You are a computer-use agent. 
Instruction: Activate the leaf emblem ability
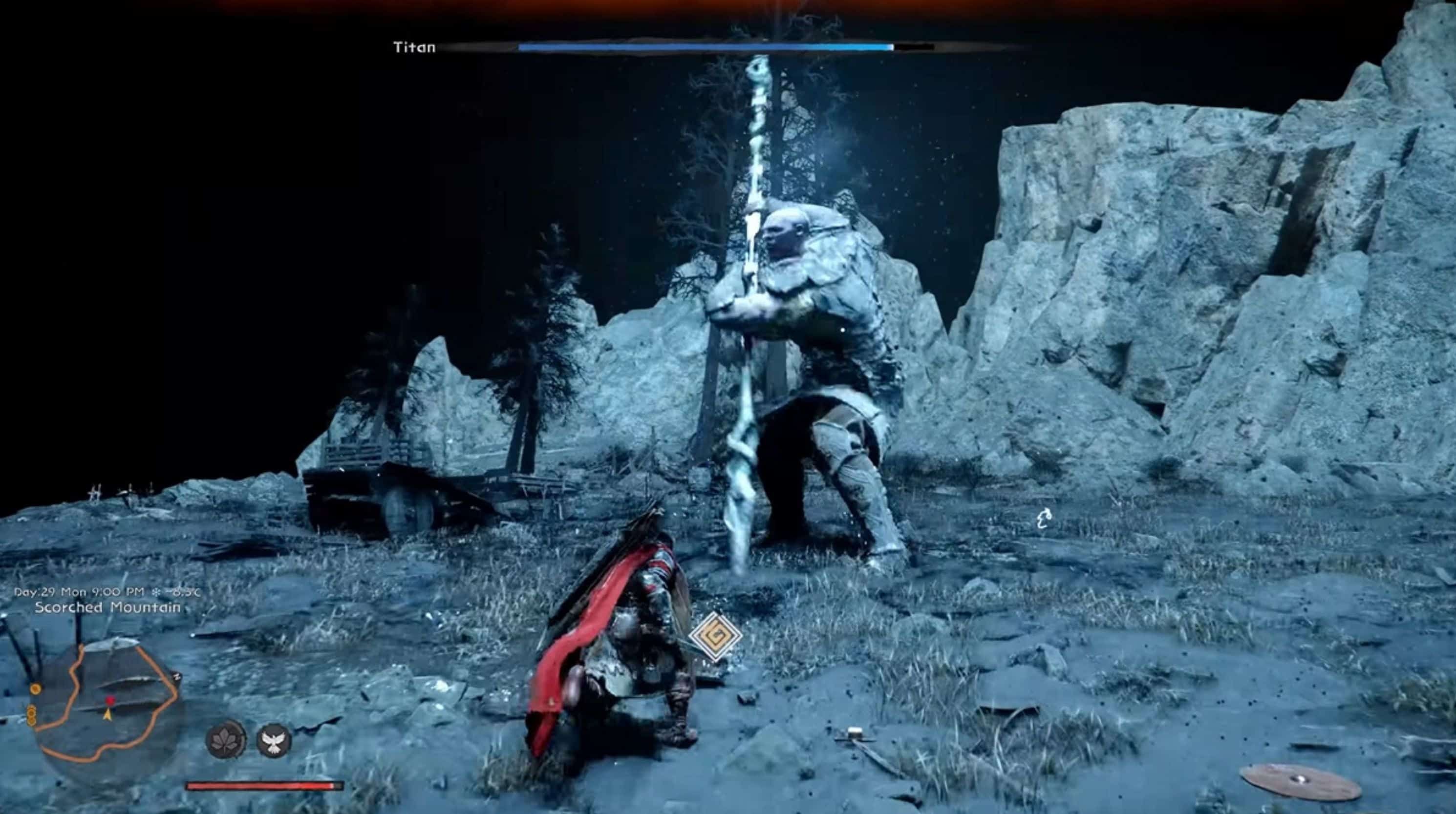[x=226, y=739]
